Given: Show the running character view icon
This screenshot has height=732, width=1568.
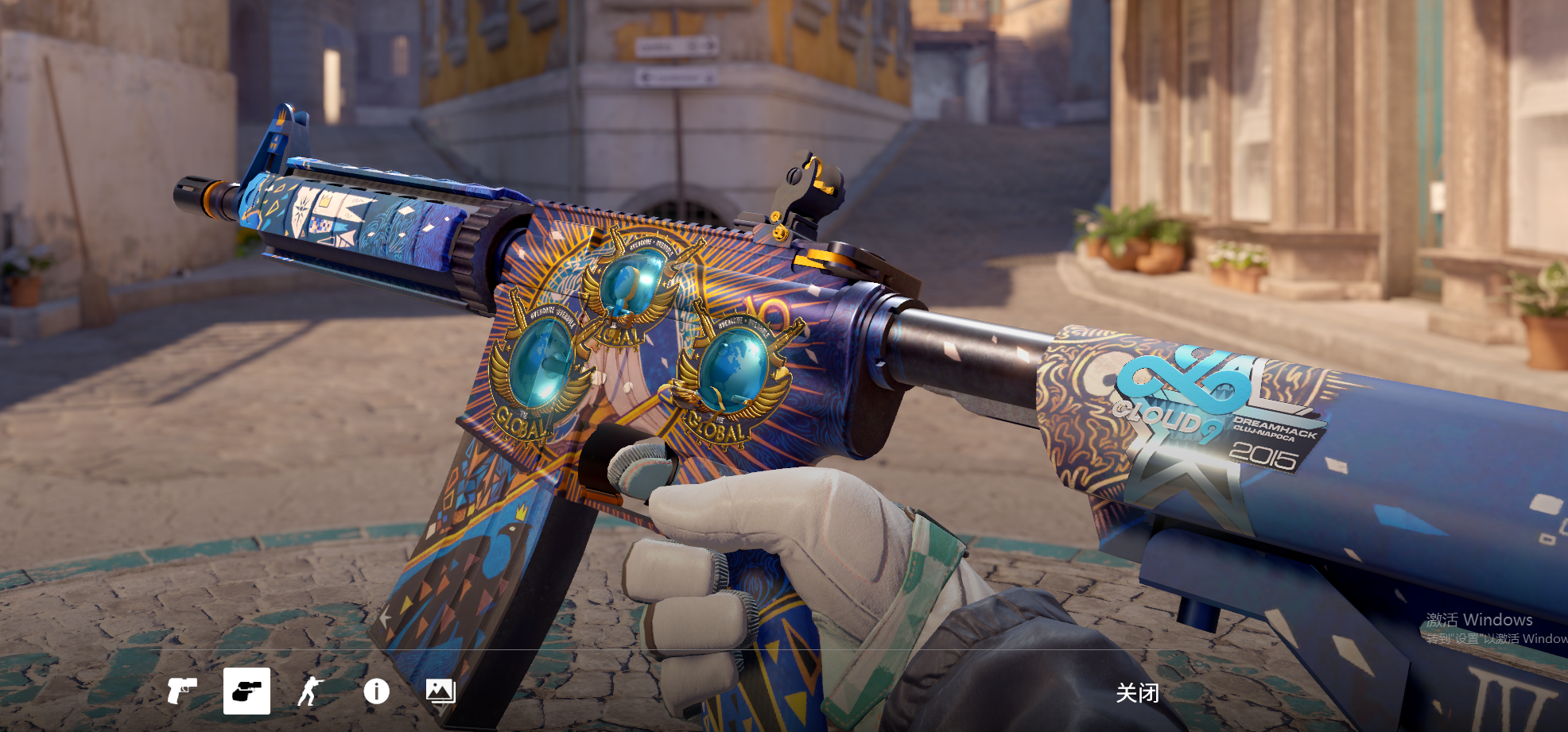Looking at the screenshot, I should coord(311,691).
